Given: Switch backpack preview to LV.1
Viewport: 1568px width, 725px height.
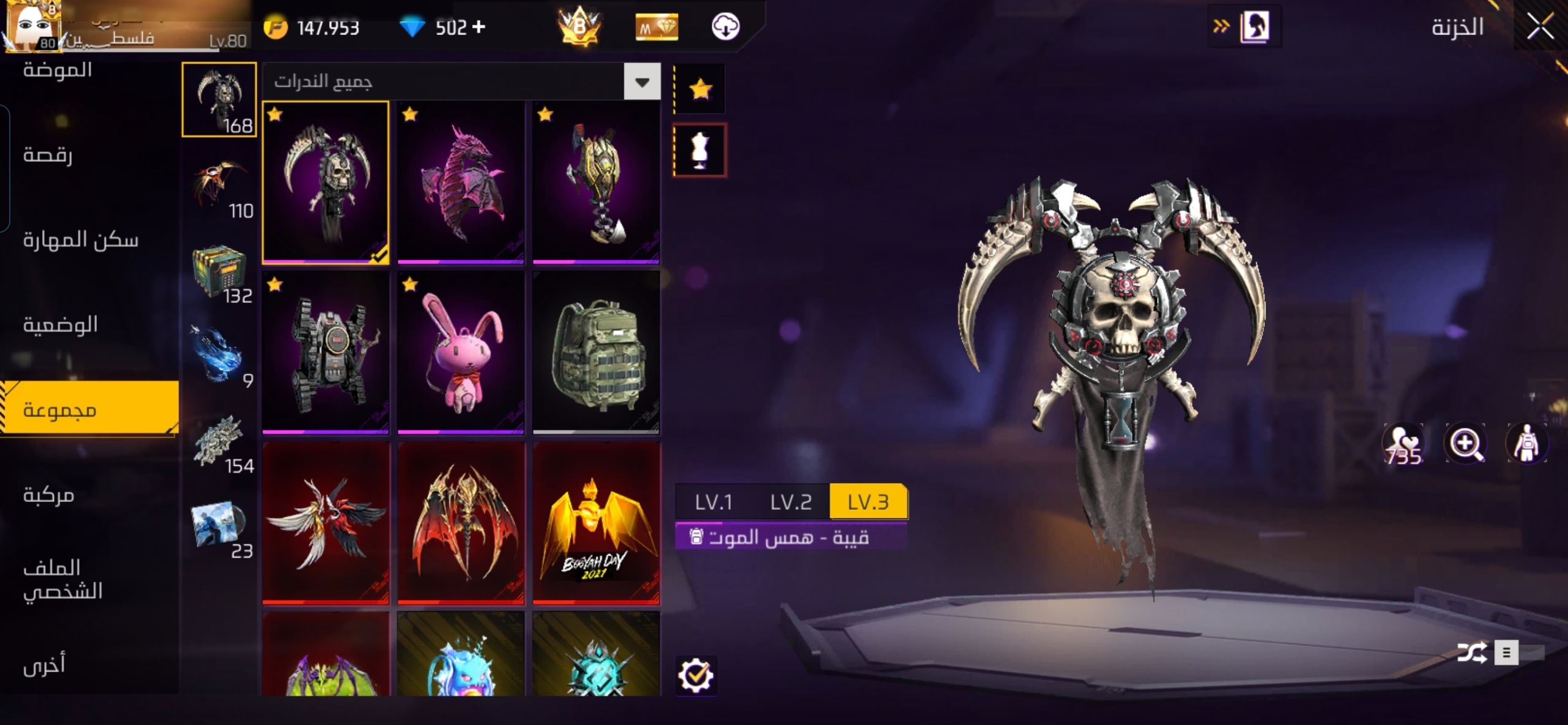Looking at the screenshot, I should (714, 502).
